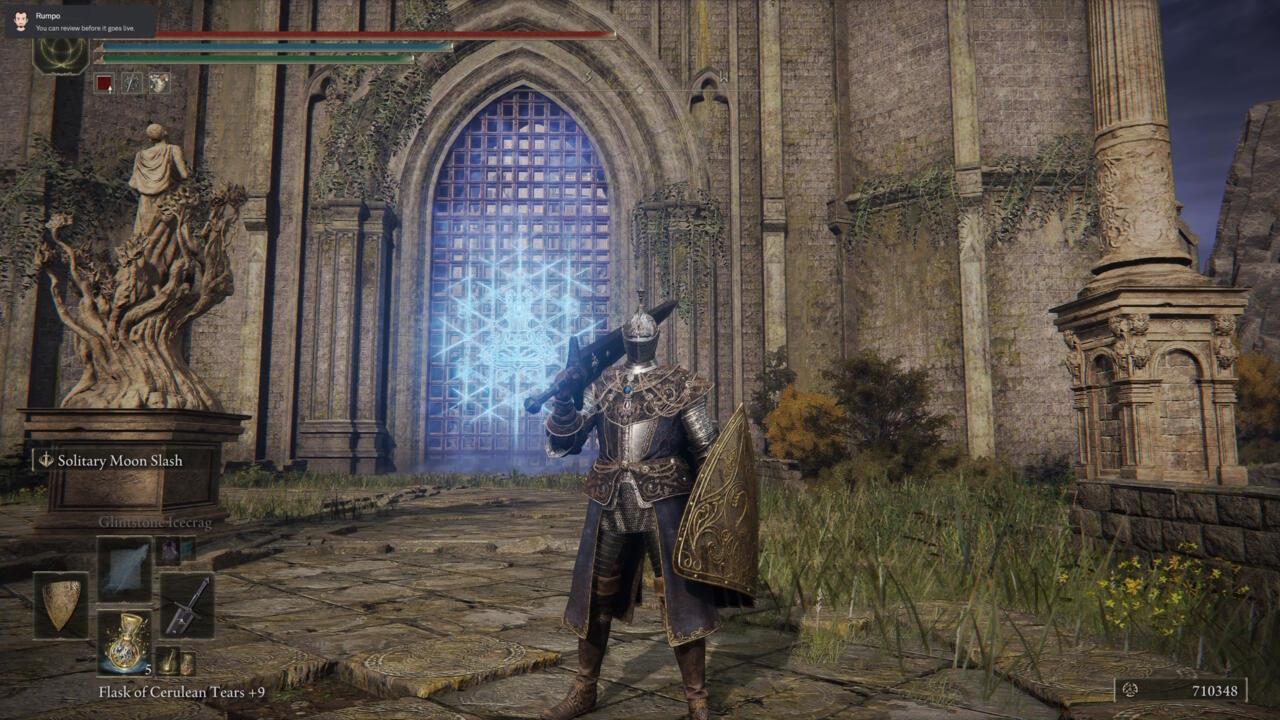The width and height of the screenshot is (1280, 720).
Task: Click the red square status buff icon
Action: click(x=104, y=83)
